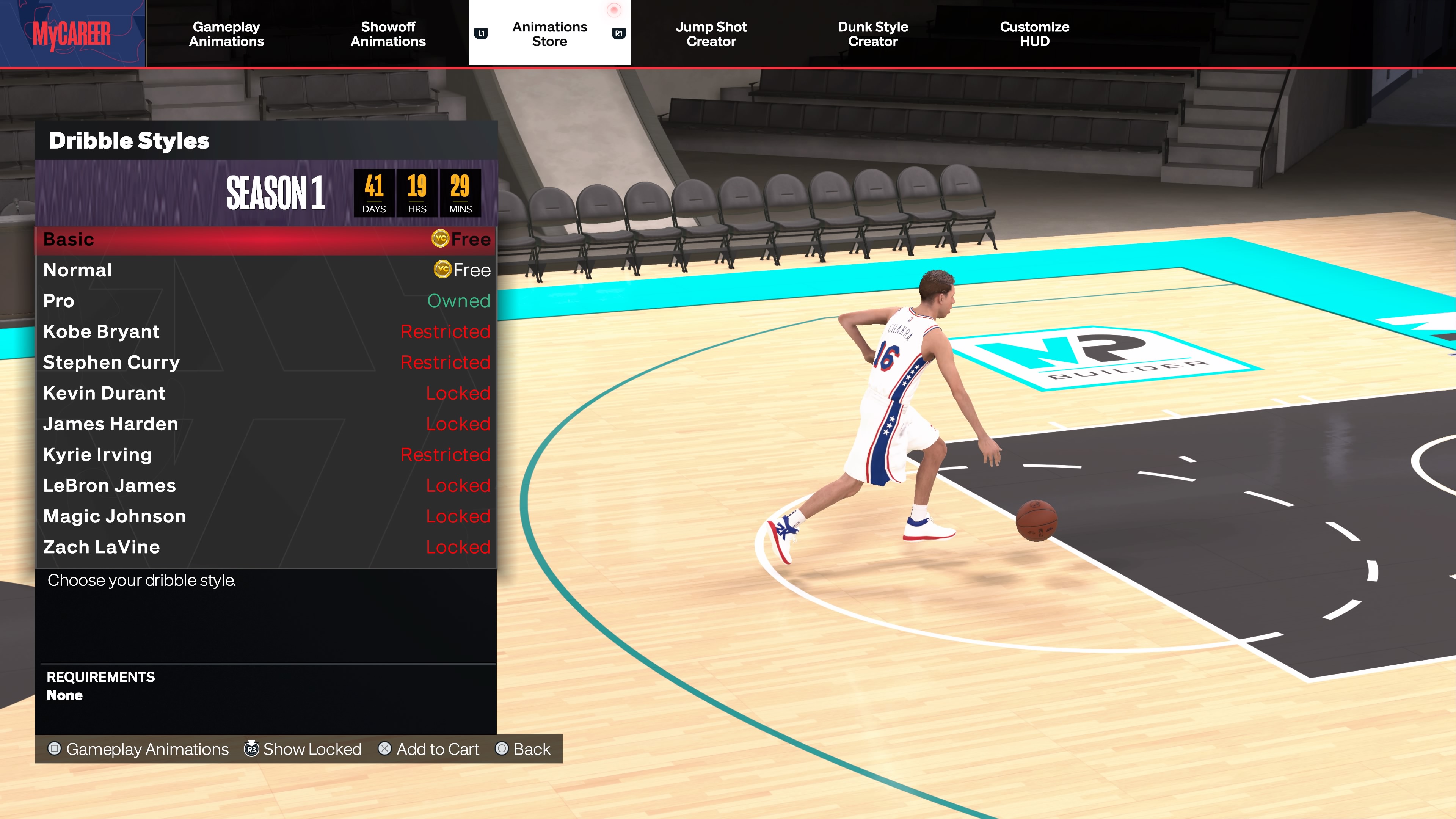Toggle the Show Locked option
1456x819 pixels.
click(x=303, y=749)
